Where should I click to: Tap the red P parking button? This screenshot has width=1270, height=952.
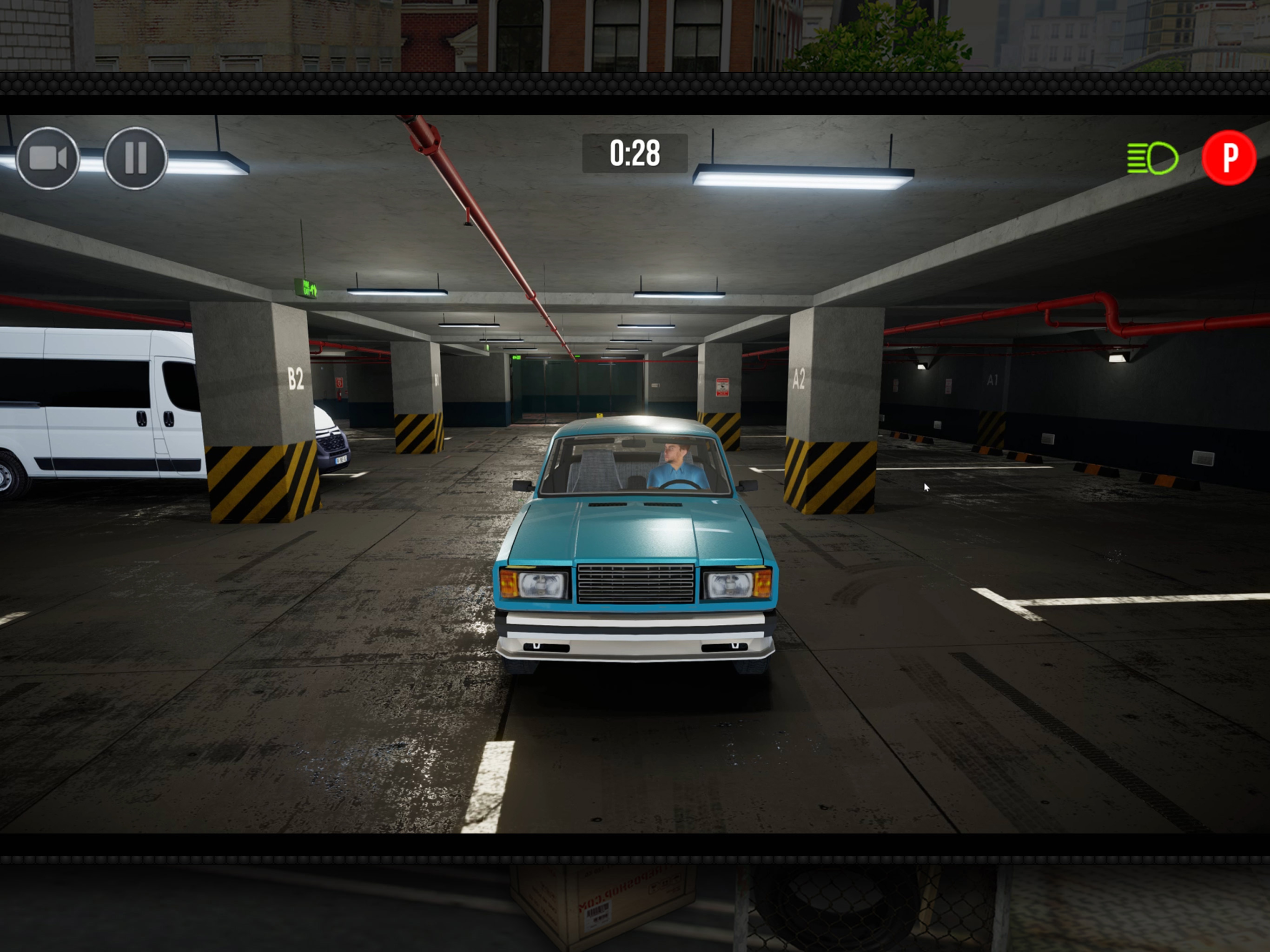1228,158
